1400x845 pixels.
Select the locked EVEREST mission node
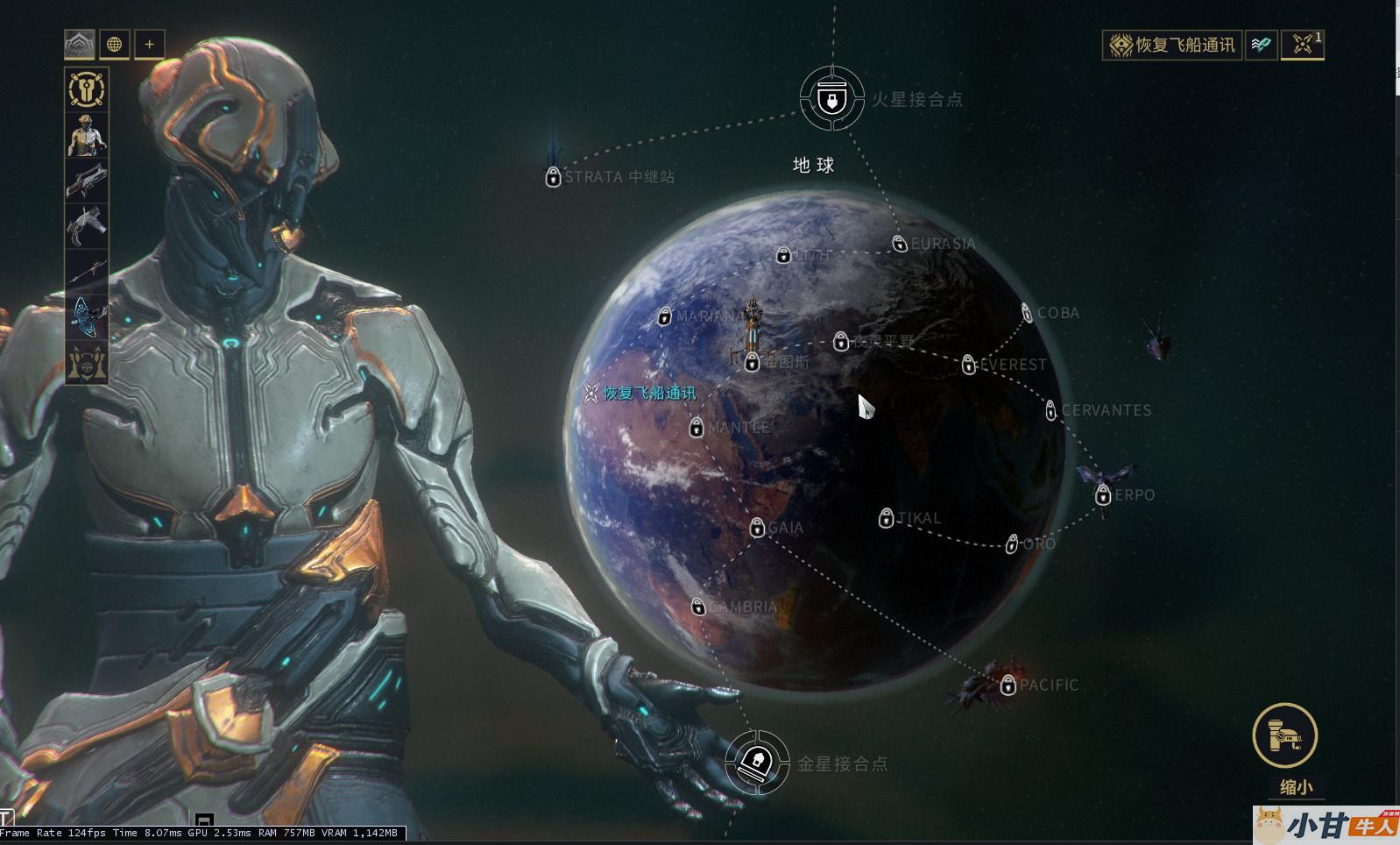pos(969,365)
